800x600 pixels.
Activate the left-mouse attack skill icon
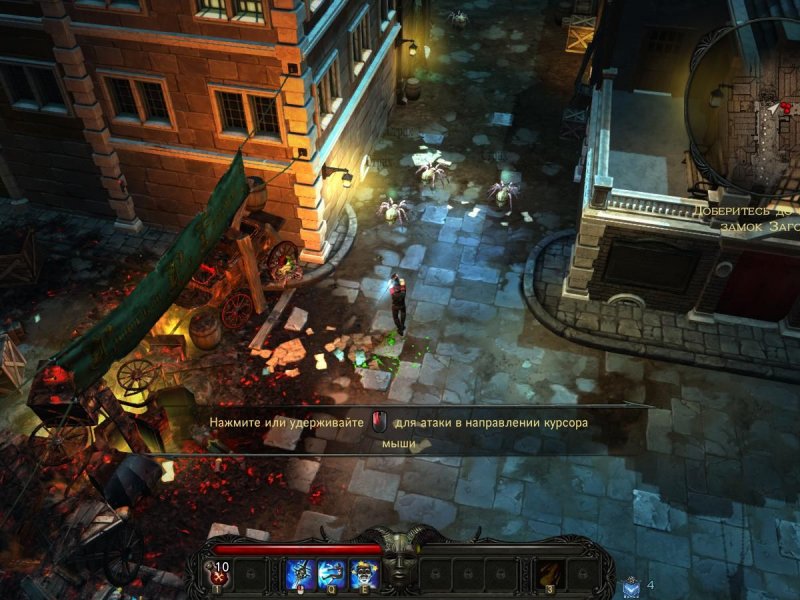(299, 573)
